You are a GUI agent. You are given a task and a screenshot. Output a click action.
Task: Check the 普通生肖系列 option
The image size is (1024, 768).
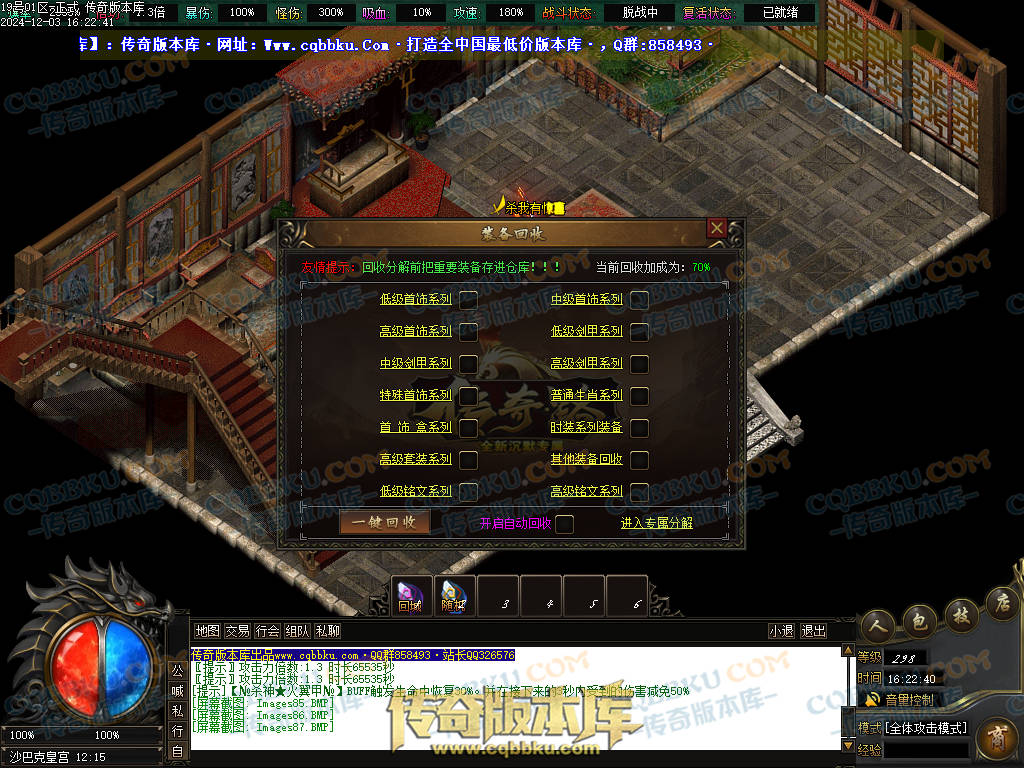click(639, 395)
